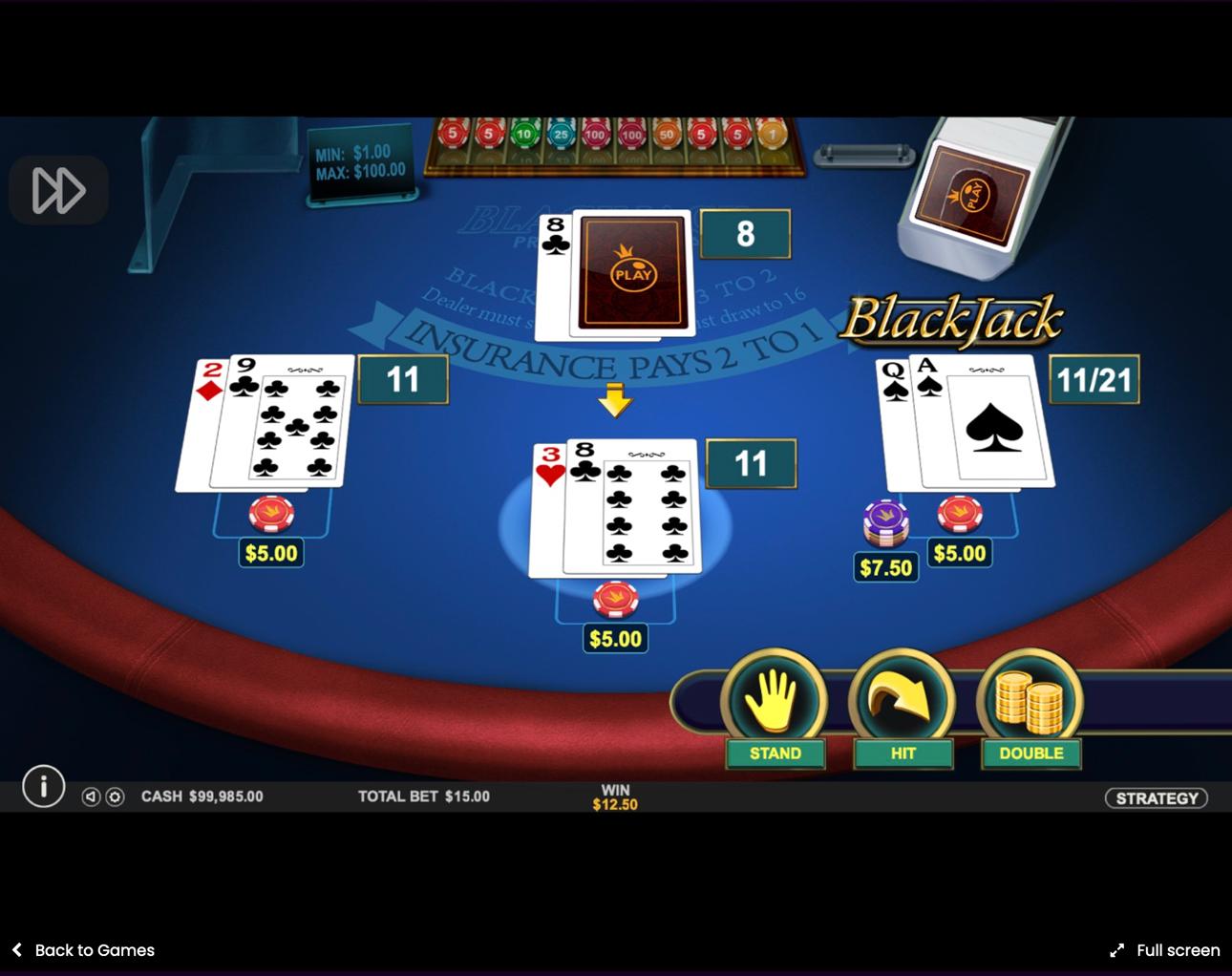Open the Strategy panel
1232x976 pixels.
[1156, 797]
